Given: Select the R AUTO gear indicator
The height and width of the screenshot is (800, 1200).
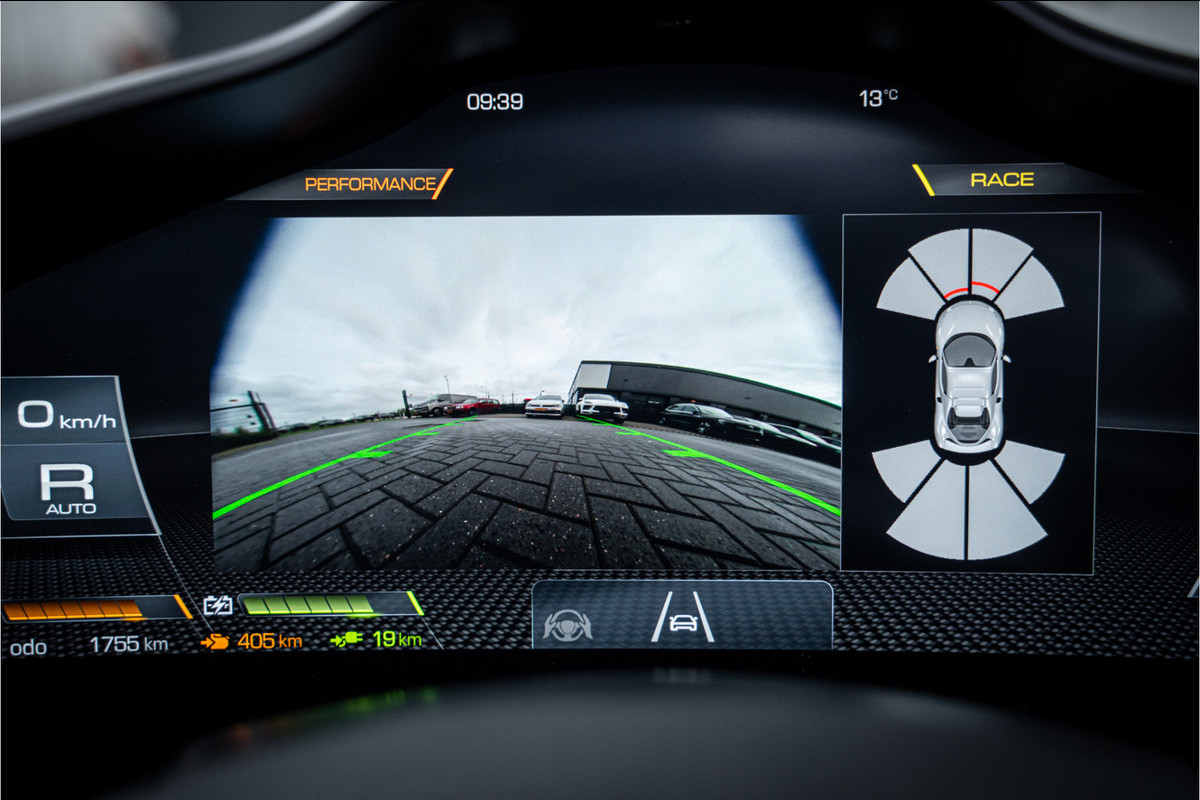Looking at the screenshot, I should point(69,487).
